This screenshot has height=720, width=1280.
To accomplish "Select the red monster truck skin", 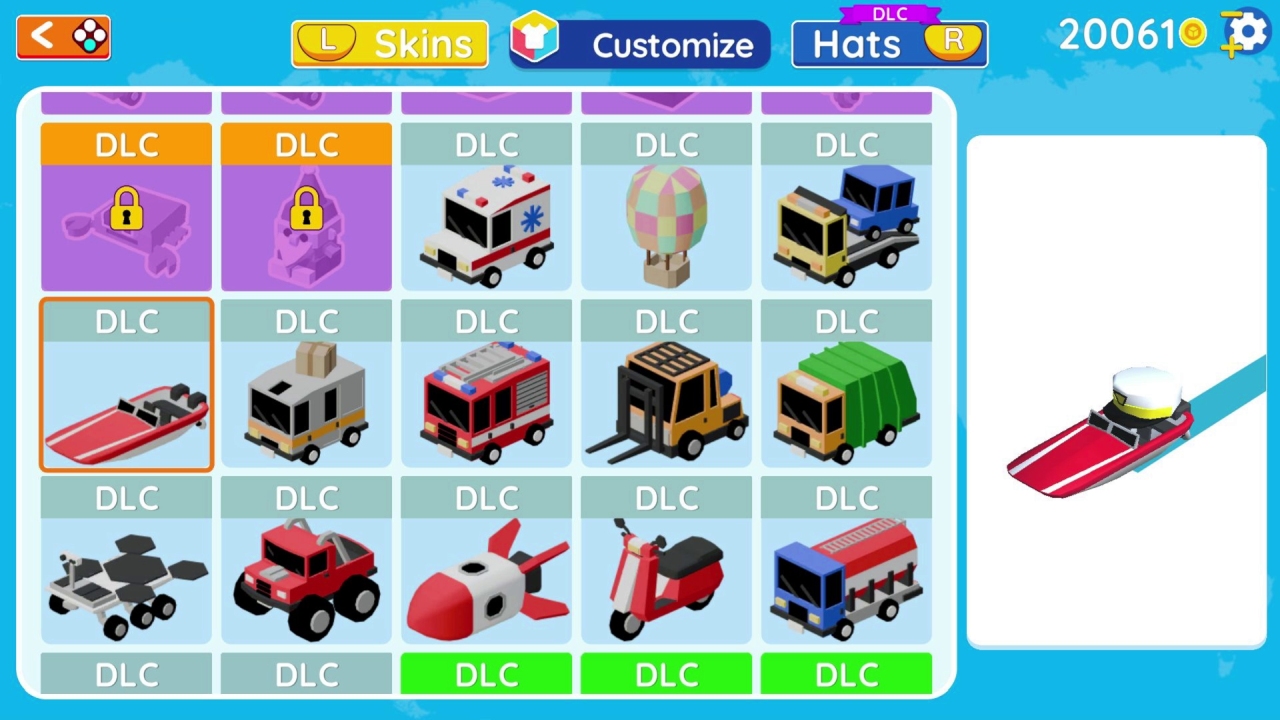I will (306, 575).
